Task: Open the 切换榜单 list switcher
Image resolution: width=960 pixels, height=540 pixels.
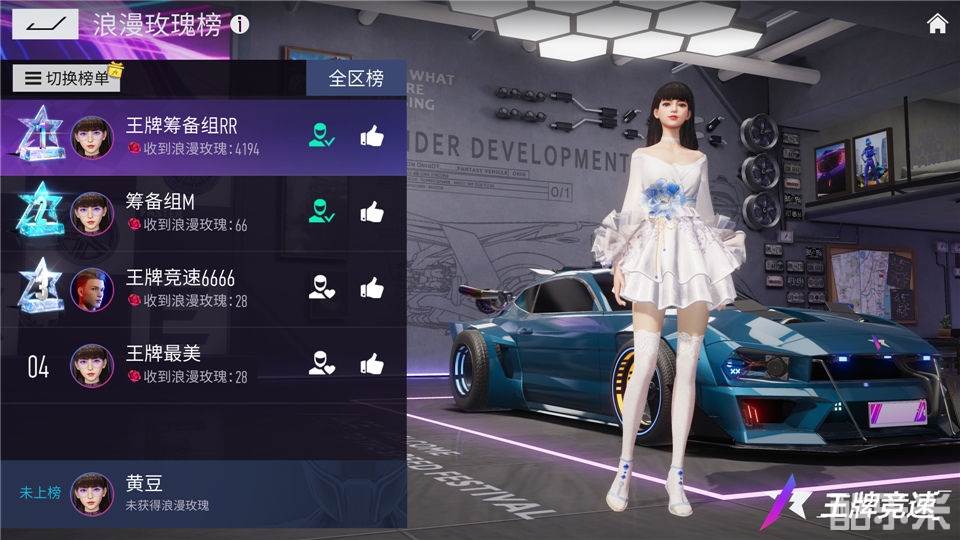Action: point(67,78)
